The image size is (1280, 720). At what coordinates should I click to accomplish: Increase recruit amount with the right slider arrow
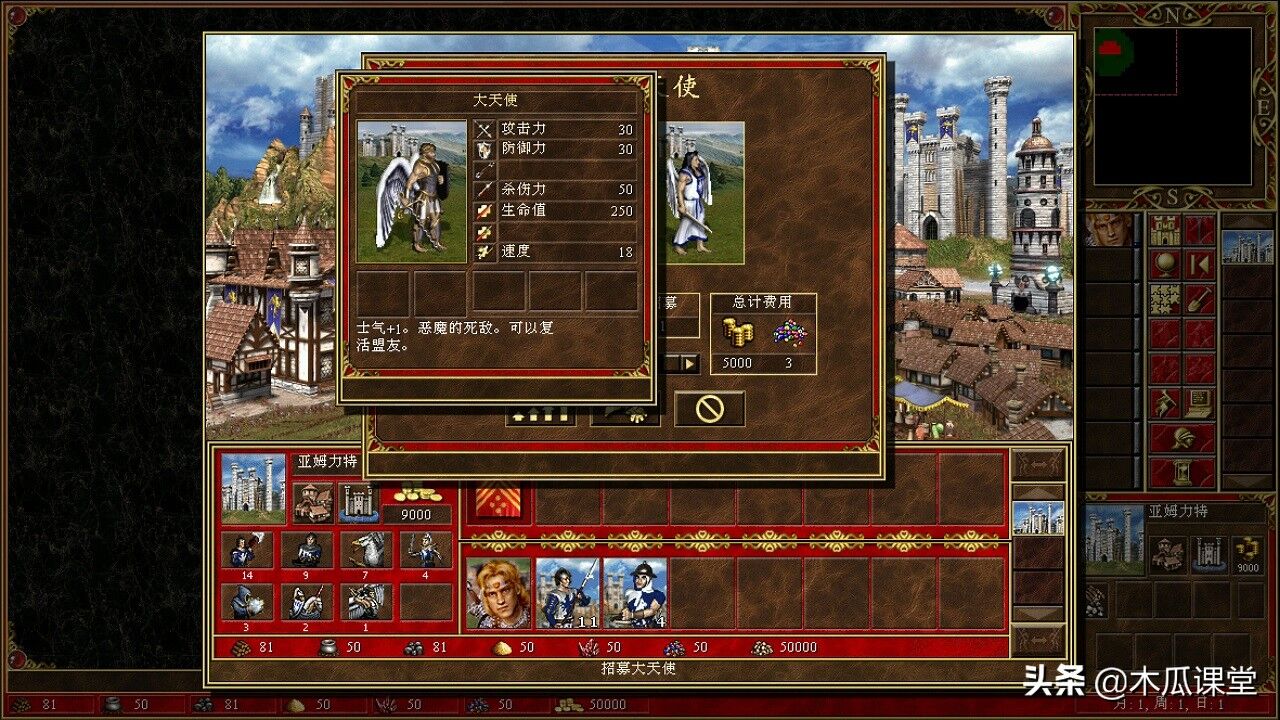[x=690, y=363]
